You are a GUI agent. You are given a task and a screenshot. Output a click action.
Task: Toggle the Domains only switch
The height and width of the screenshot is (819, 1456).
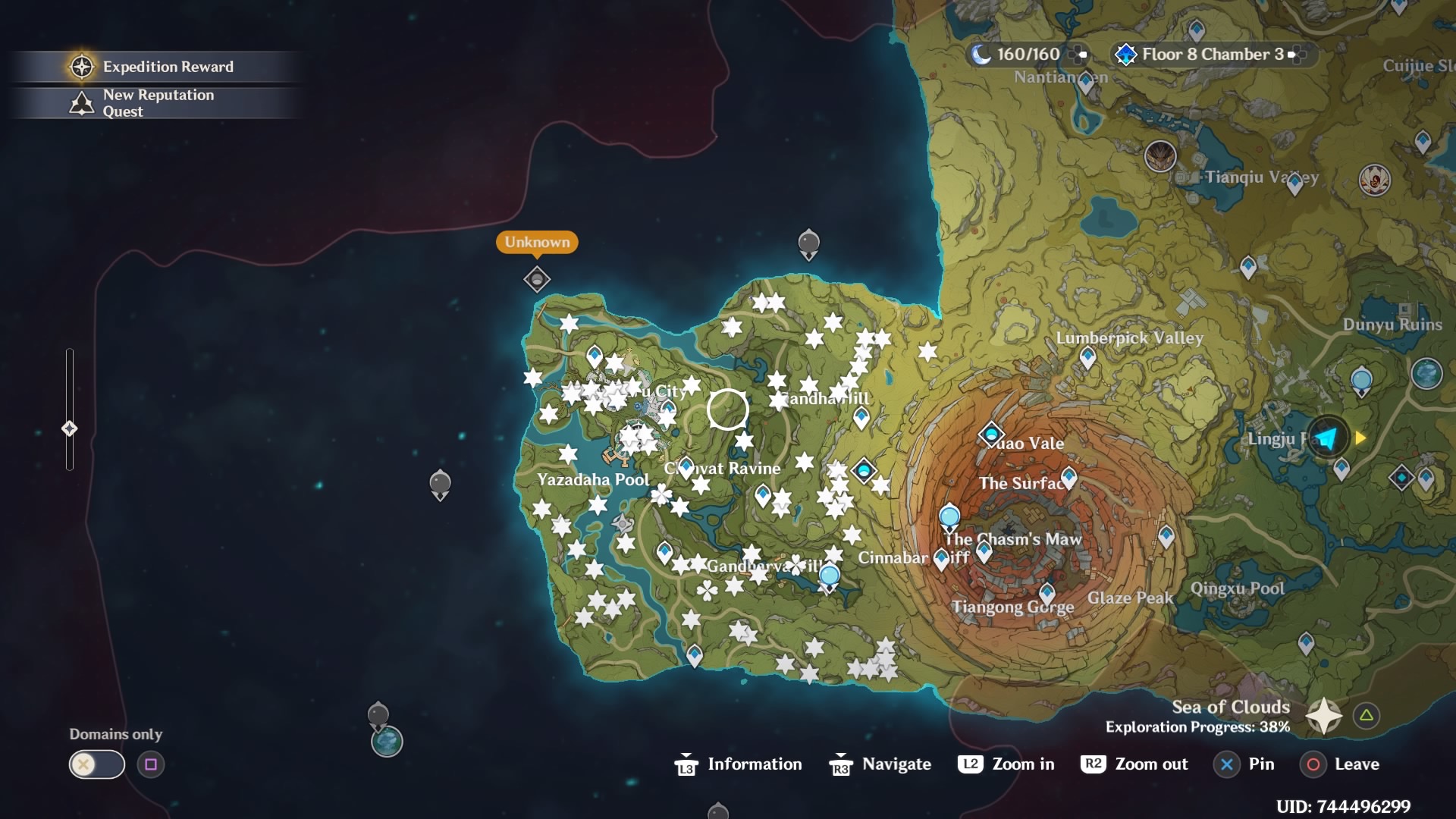96,764
